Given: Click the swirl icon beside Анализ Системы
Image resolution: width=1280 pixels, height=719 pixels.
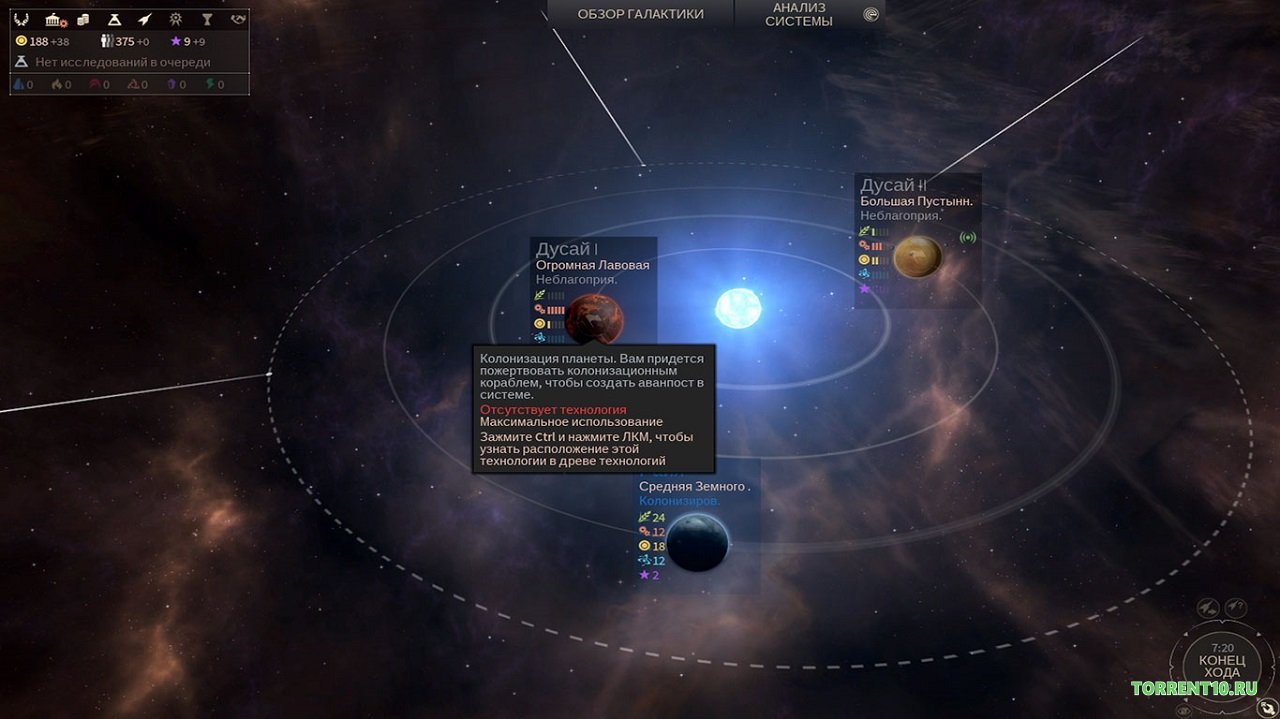Looking at the screenshot, I should [871, 14].
